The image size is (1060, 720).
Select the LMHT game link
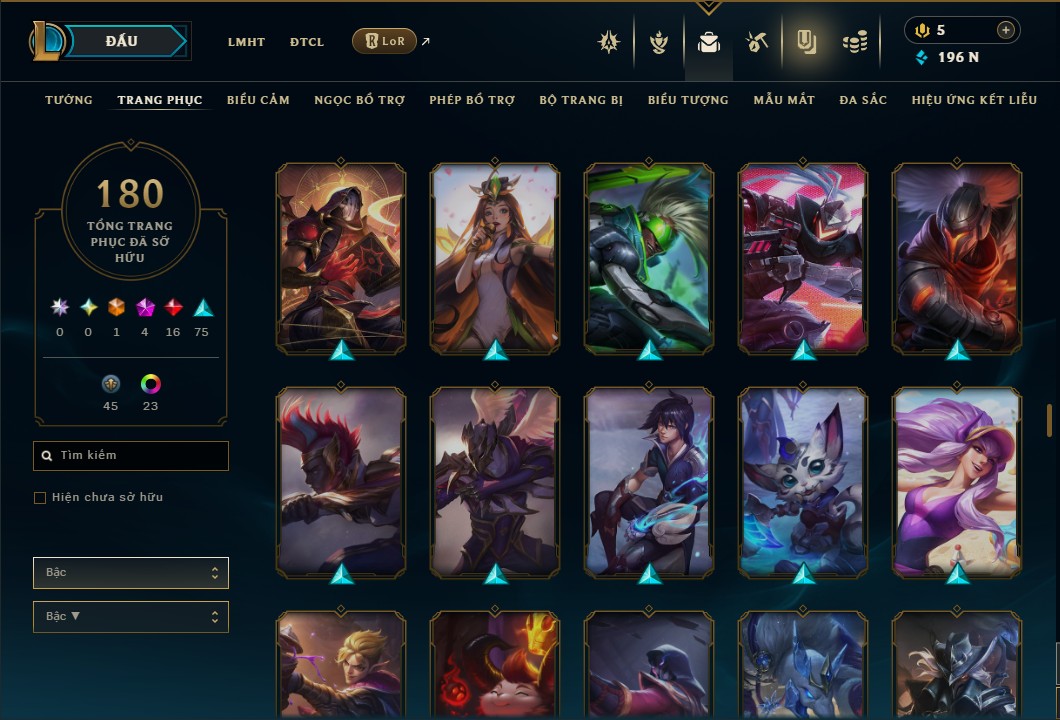click(x=246, y=42)
